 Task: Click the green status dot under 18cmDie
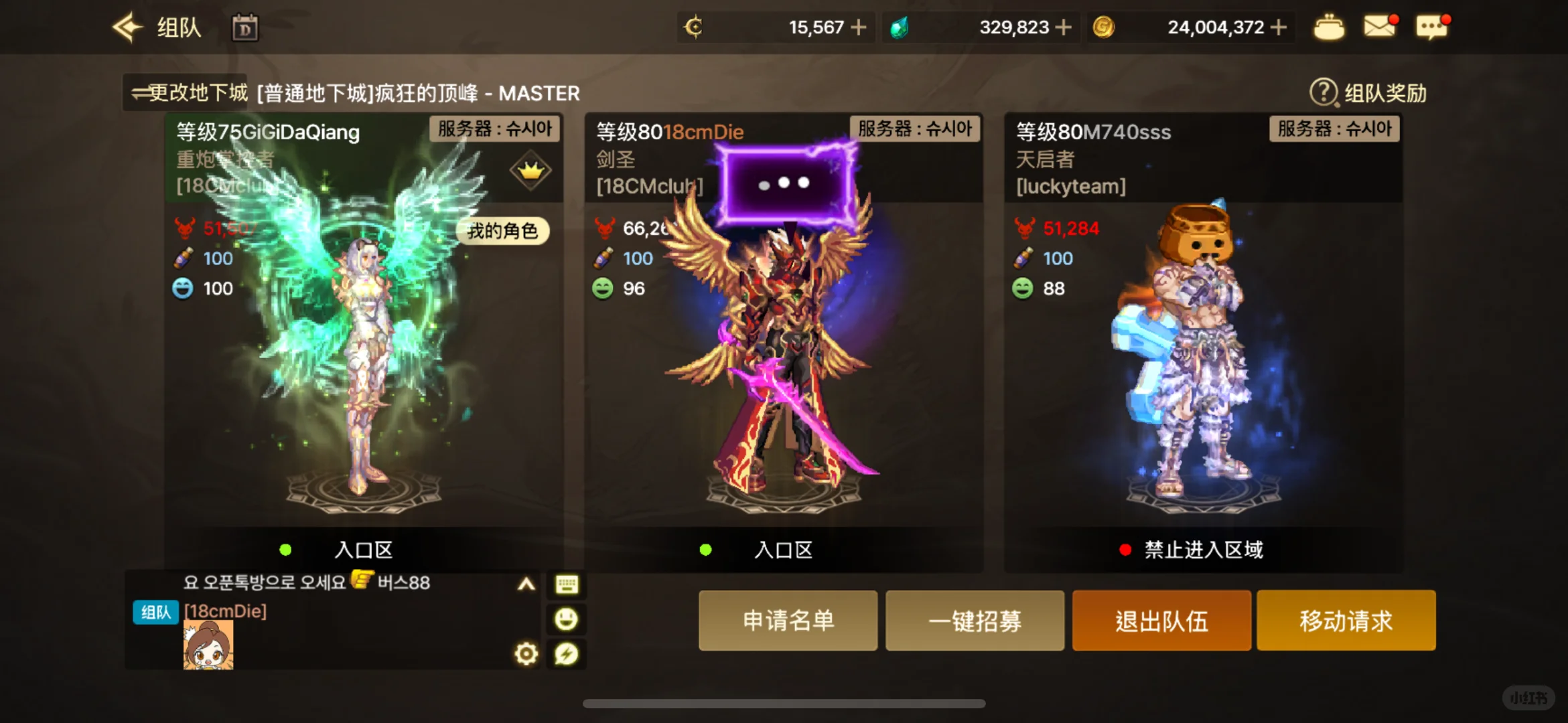(705, 550)
